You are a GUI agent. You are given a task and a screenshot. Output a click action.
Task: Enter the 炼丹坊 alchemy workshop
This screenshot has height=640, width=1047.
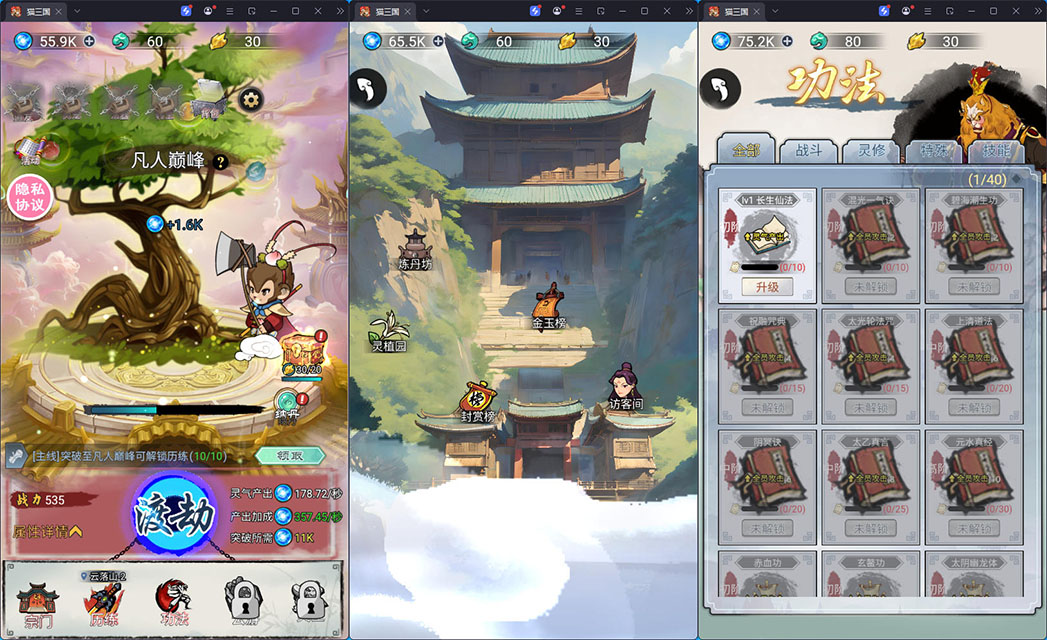pyautogui.click(x=414, y=250)
